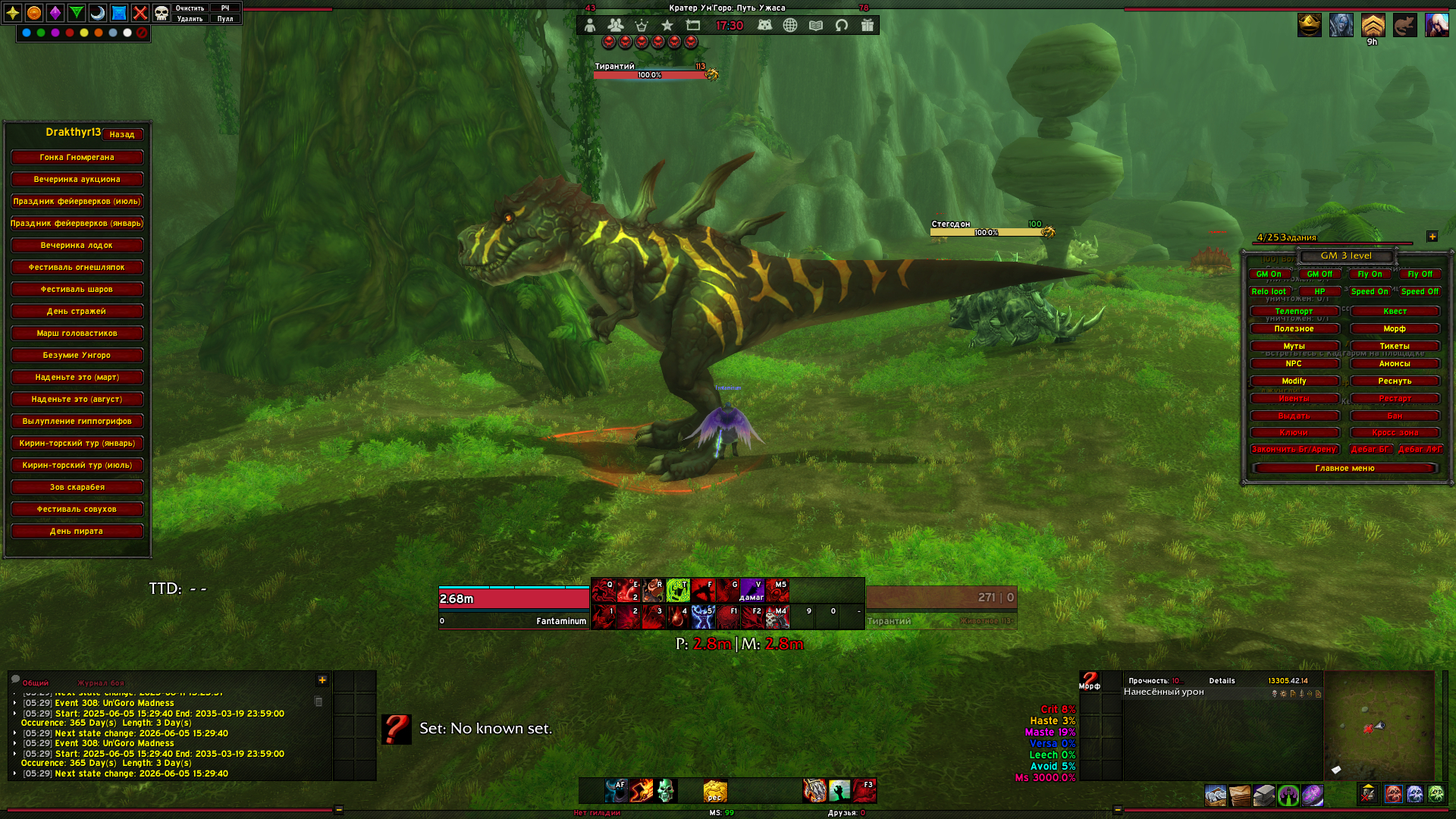The image size is (1456, 819).
Task: Open the День пирата event
Action: [x=77, y=531]
